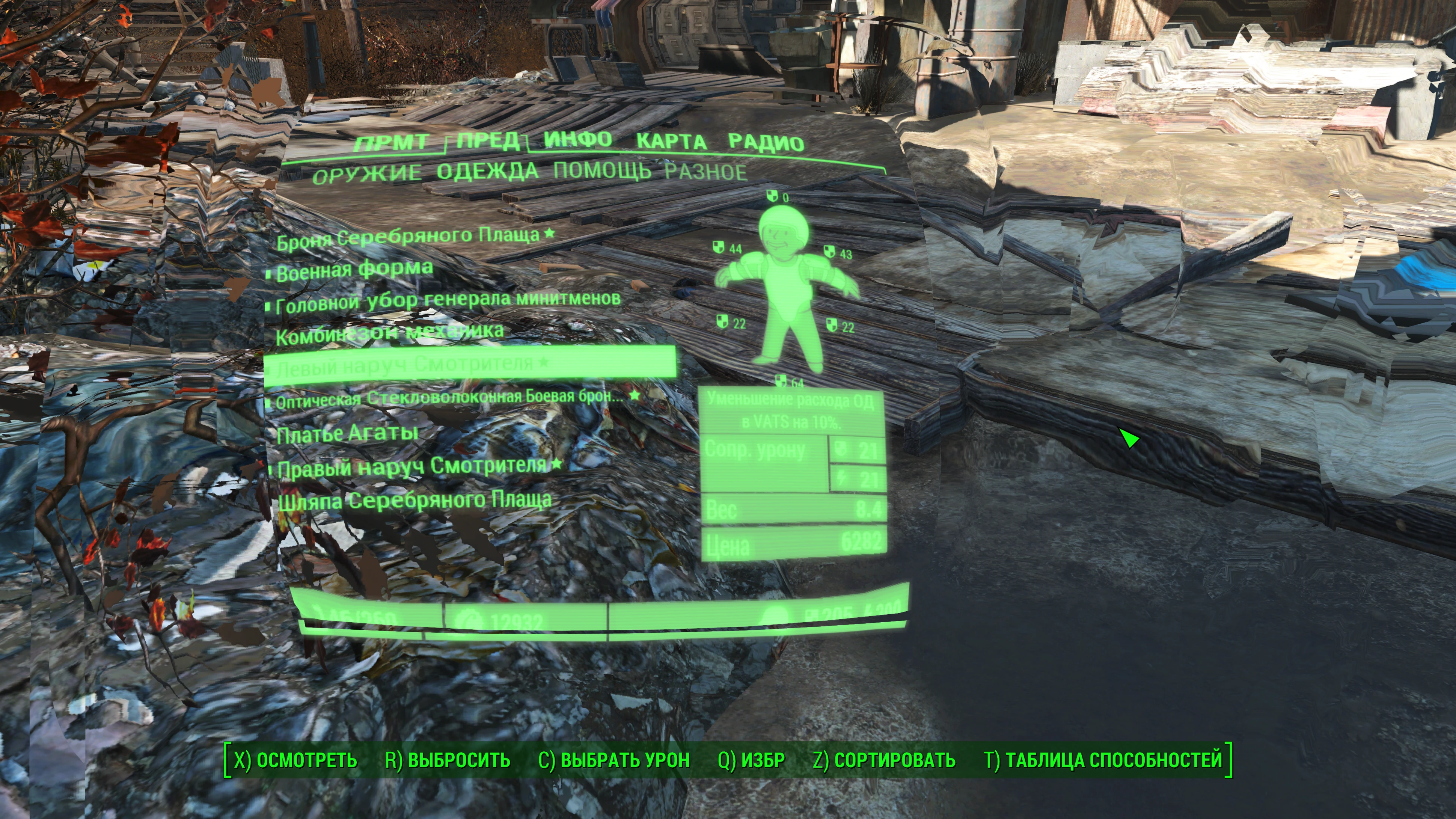Select the ПРЕД inventory tab
Viewport: 1456px width, 819px height.
(x=487, y=140)
